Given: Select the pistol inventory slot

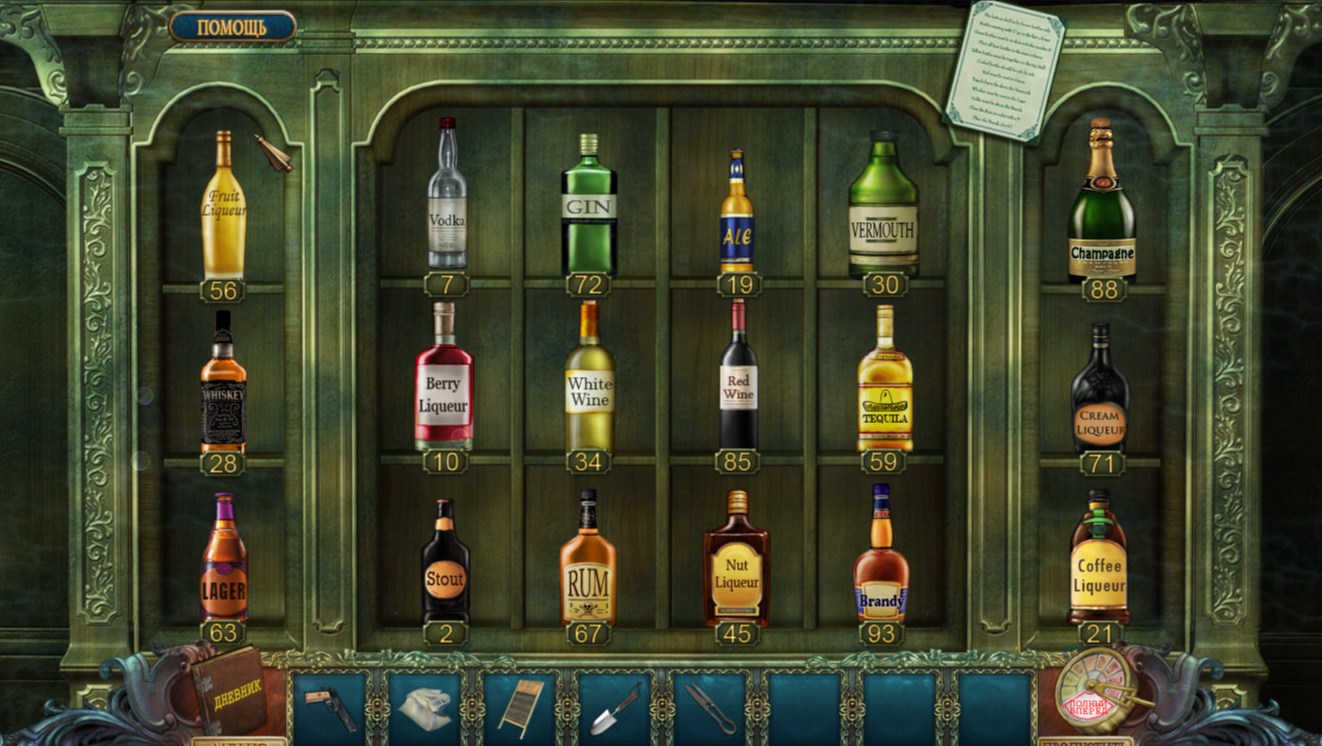Looking at the screenshot, I should pyautogui.click(x=329, y=705).
